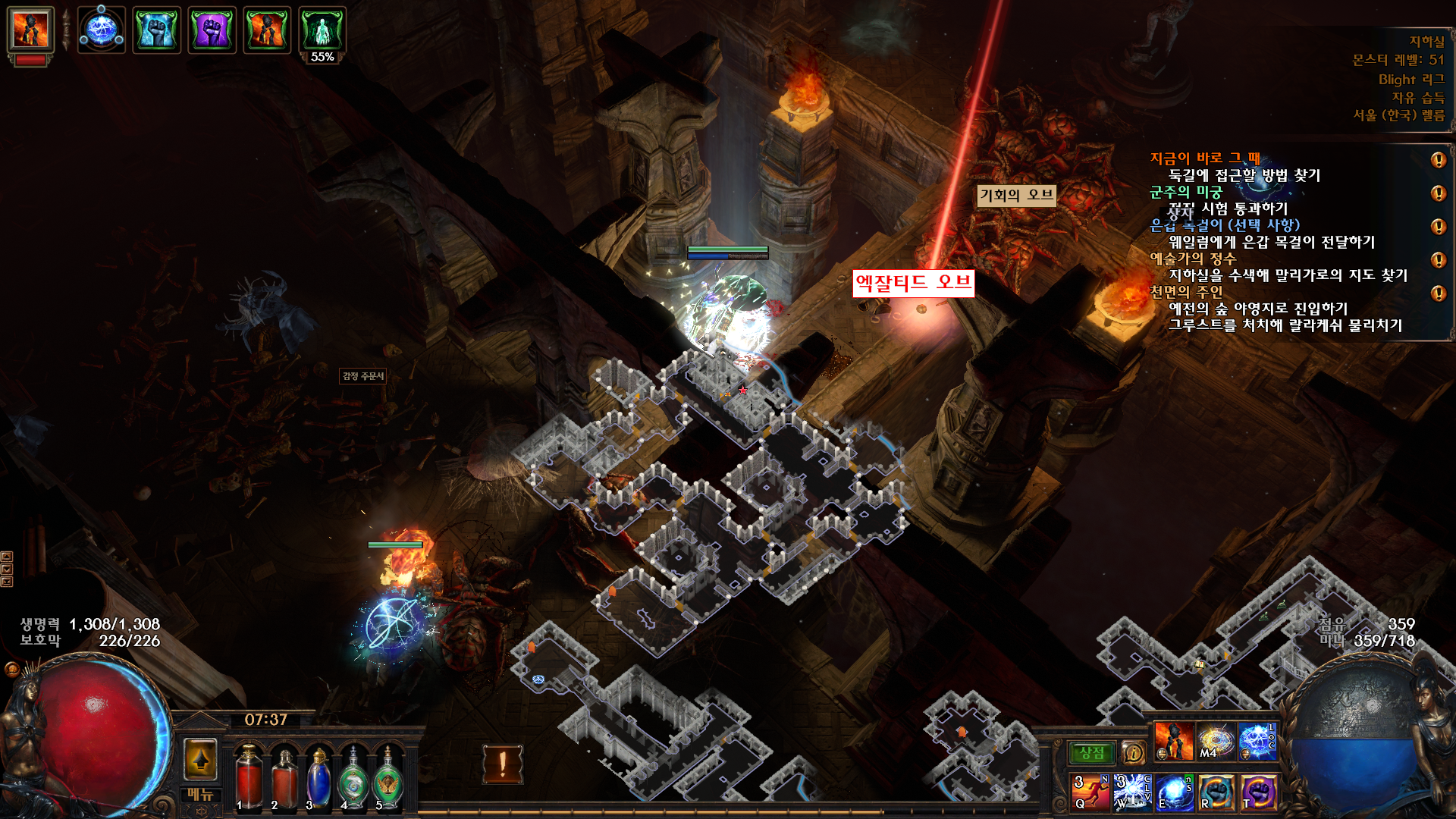
Task: Select the purple fist skill on T
Action: (1258, 792)
